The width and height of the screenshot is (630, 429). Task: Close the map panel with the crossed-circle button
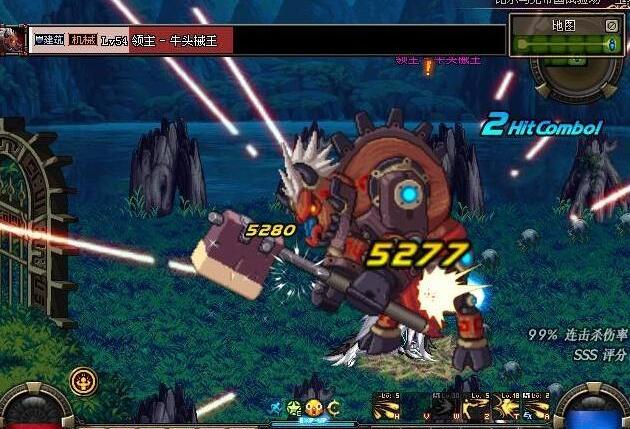coord(612,24)
